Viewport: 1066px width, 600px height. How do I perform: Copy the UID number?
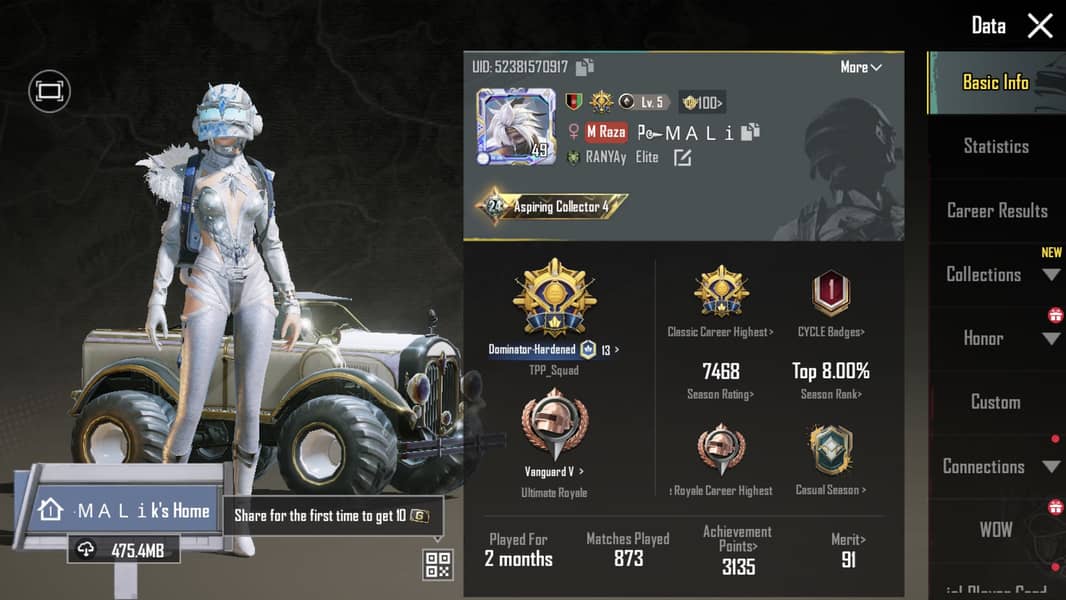(585, 67)
